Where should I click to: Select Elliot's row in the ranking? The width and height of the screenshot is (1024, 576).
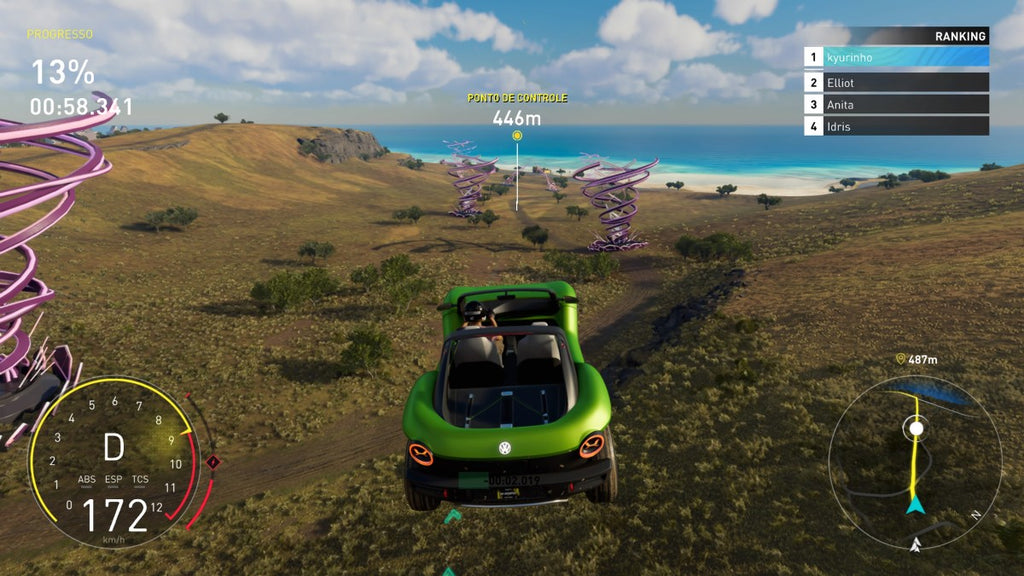pos(896,82)
